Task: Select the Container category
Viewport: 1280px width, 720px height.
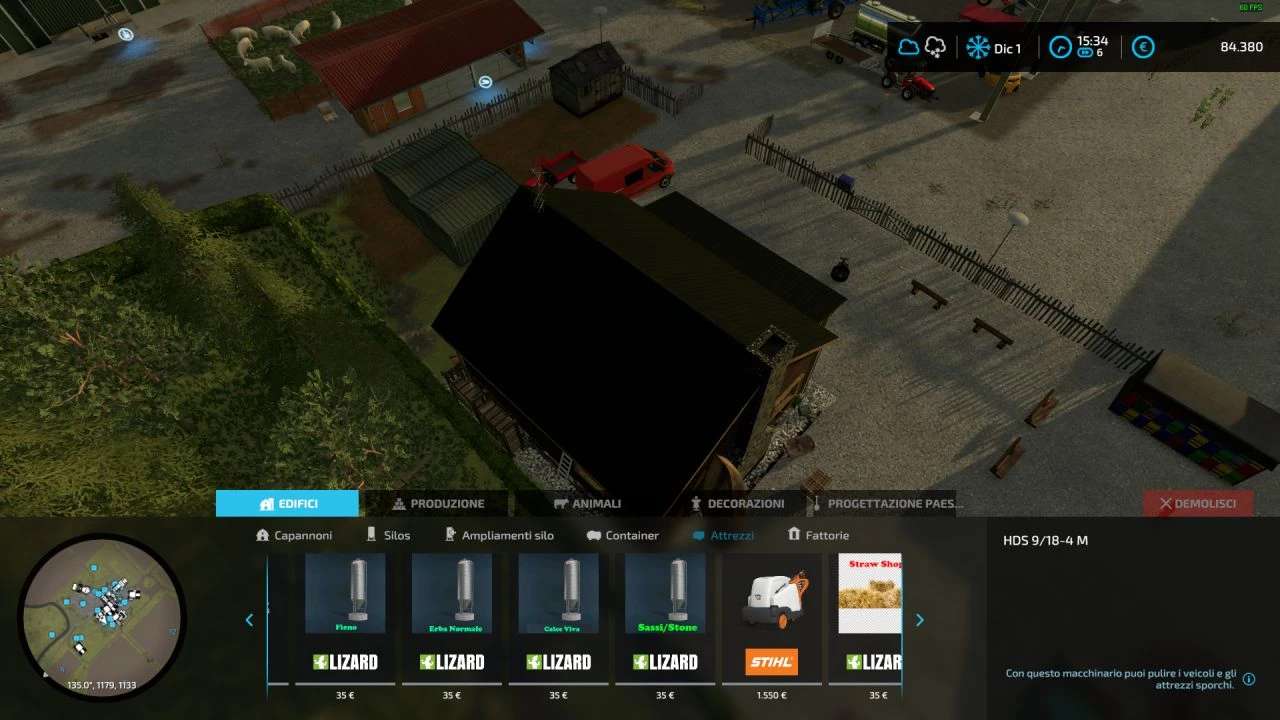Action: click(623, 535)
